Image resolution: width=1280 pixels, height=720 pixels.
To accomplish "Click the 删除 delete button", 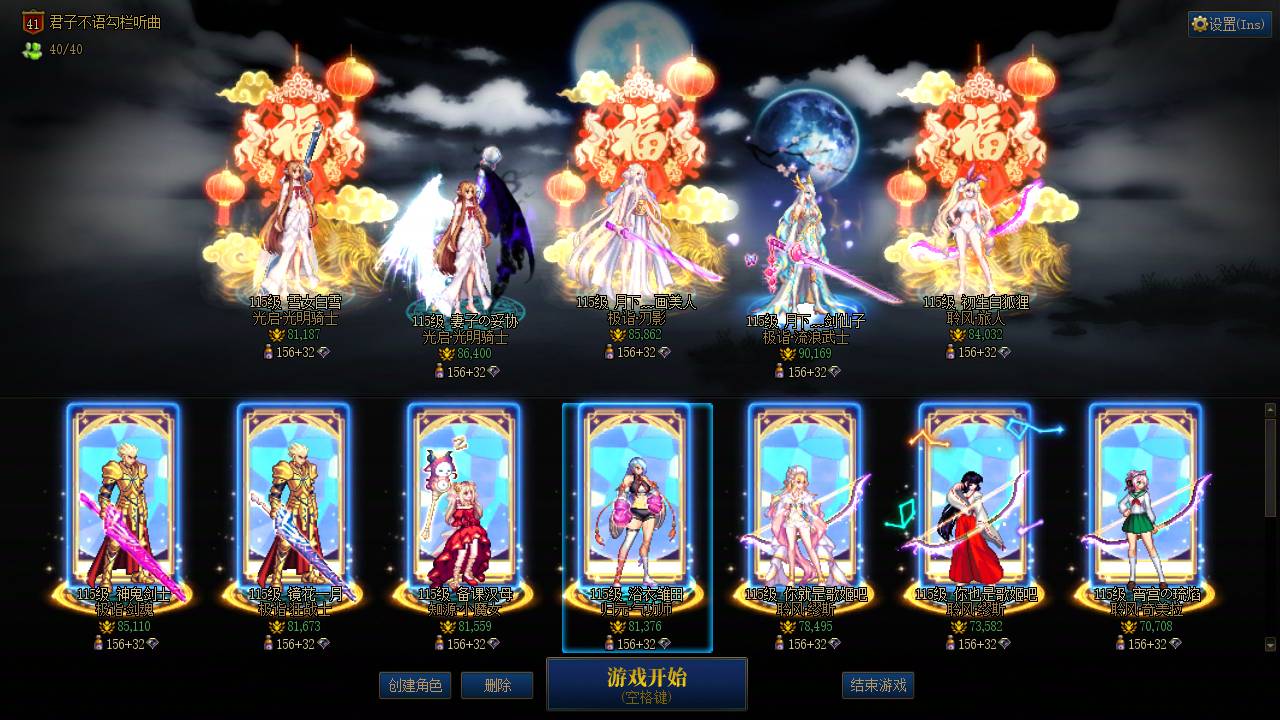I will pyautogui.click(x=497, y=686).
